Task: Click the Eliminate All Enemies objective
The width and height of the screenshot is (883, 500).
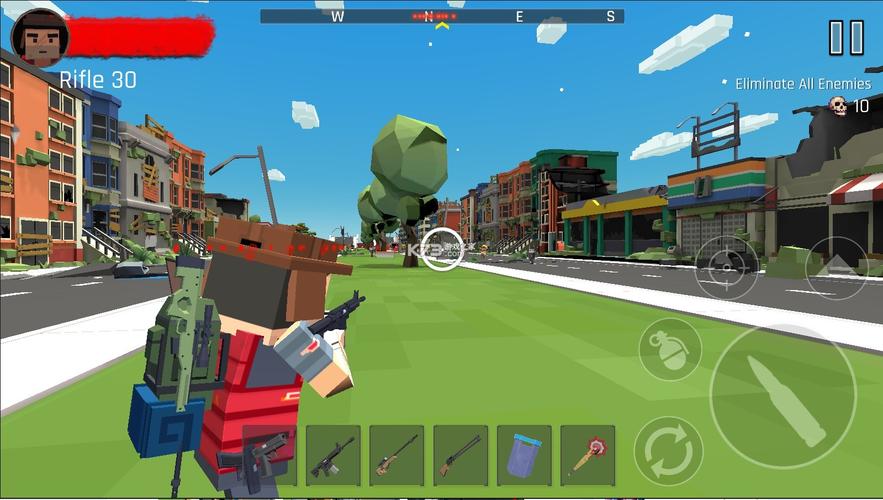Action: [x=802, y=84]
